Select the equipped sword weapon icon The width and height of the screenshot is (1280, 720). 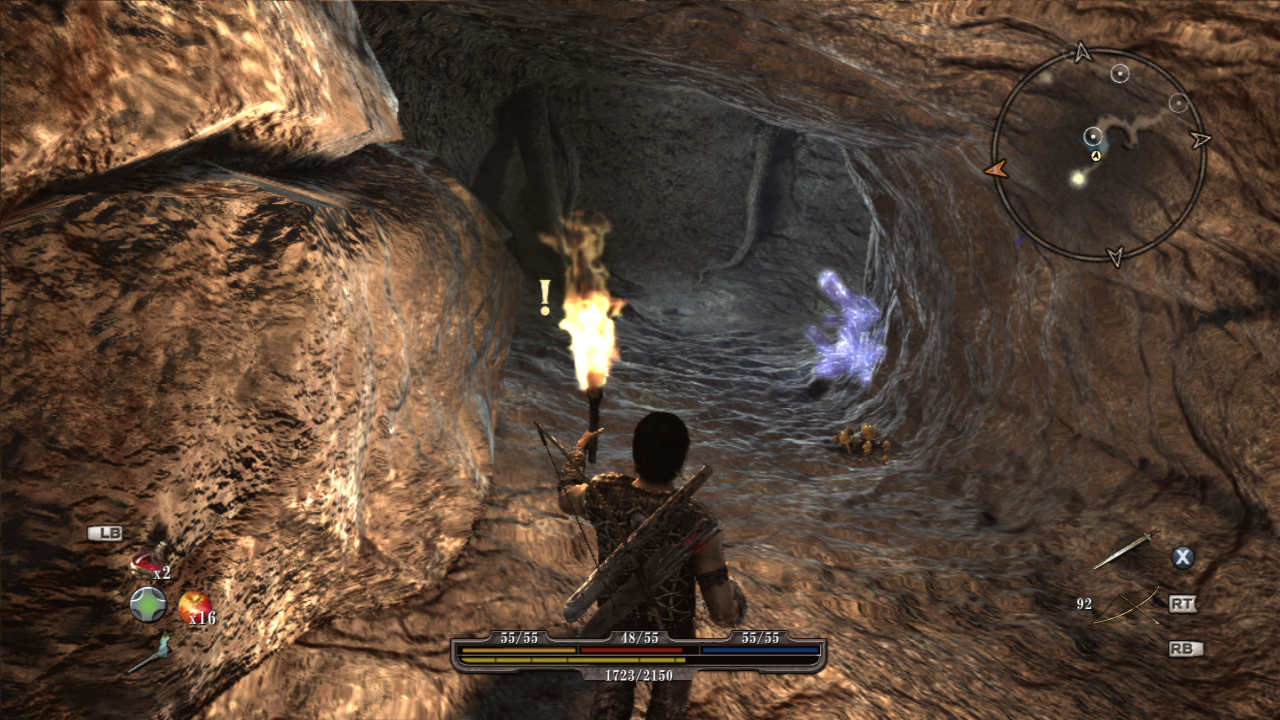1125,550
